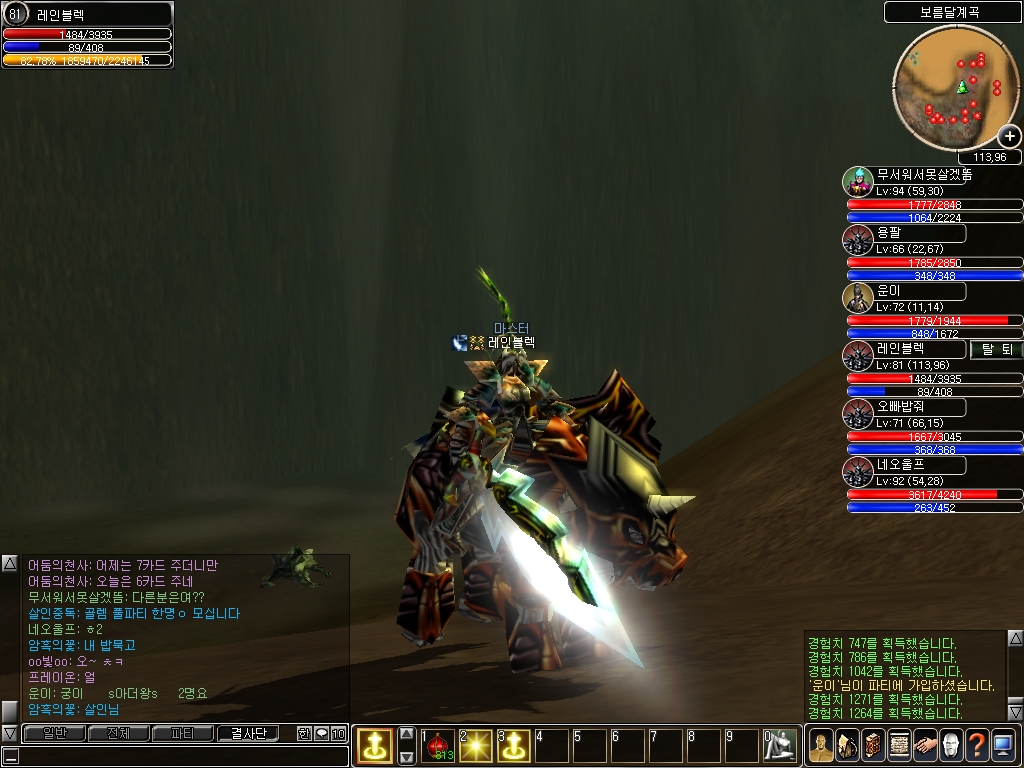Use the sitting figure action in slot 0

781,745
